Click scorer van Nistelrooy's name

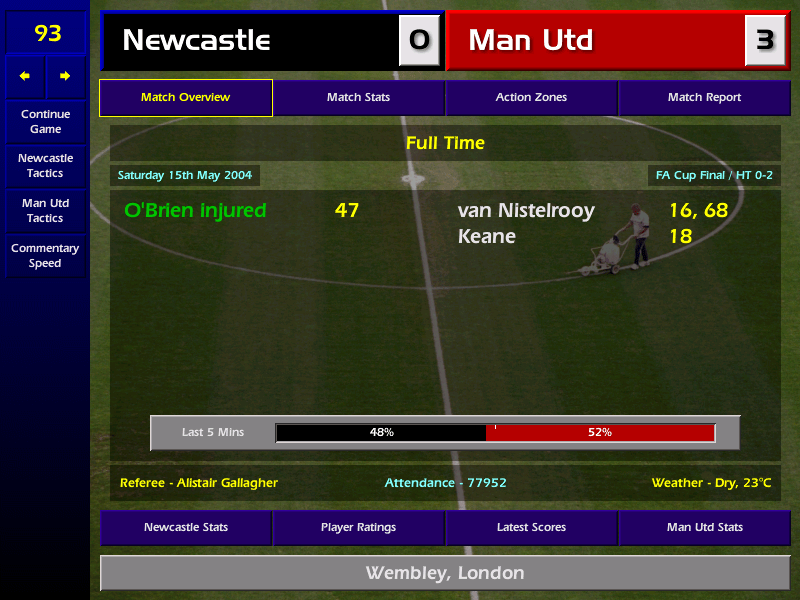pyautogui.click(x=526, y=210)
